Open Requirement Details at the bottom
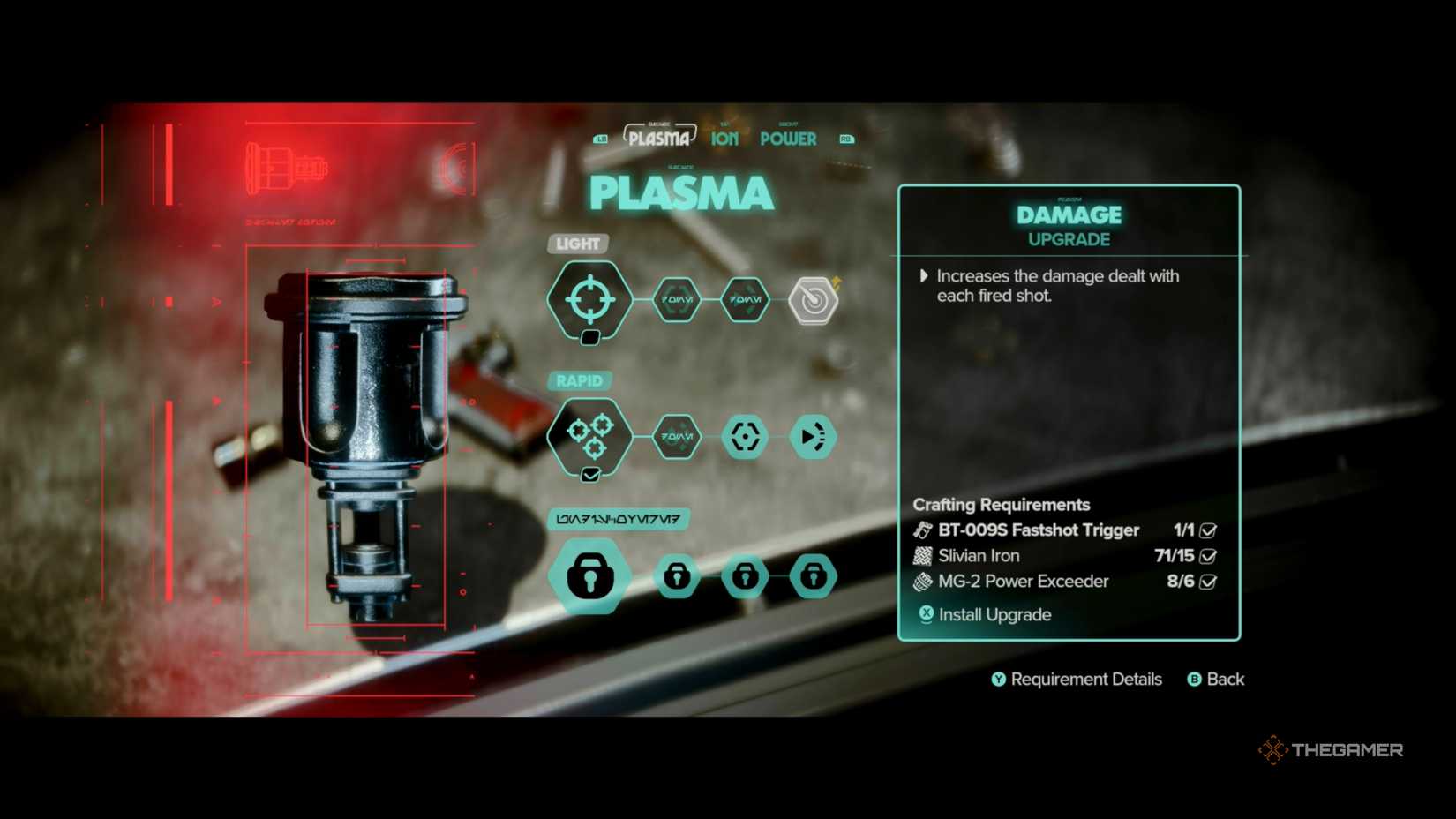The height and width of the screenshot is (819, 1456). pyautogui.click(x=1077, y=680)
